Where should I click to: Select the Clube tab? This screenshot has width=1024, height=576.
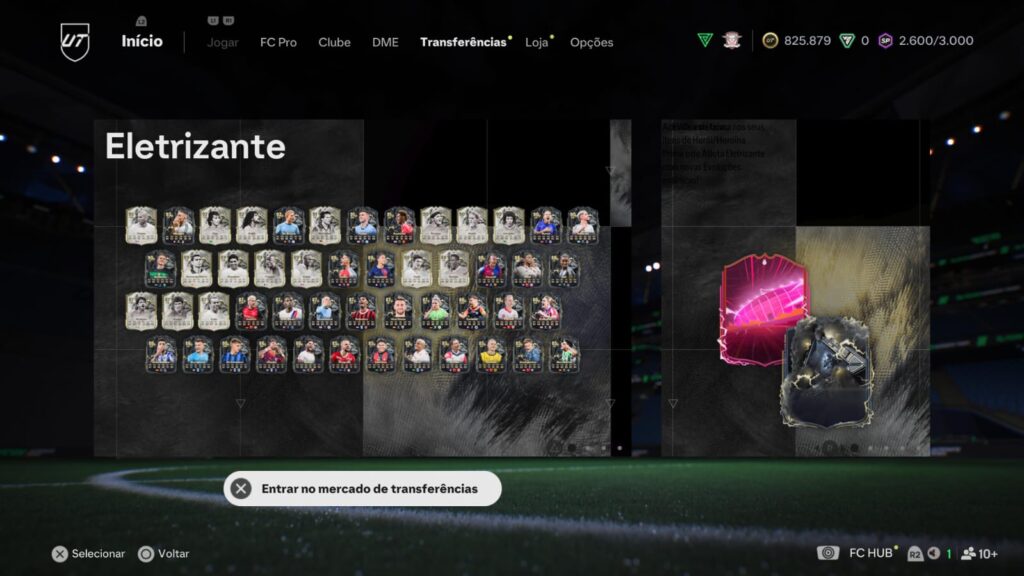point(334,43)
